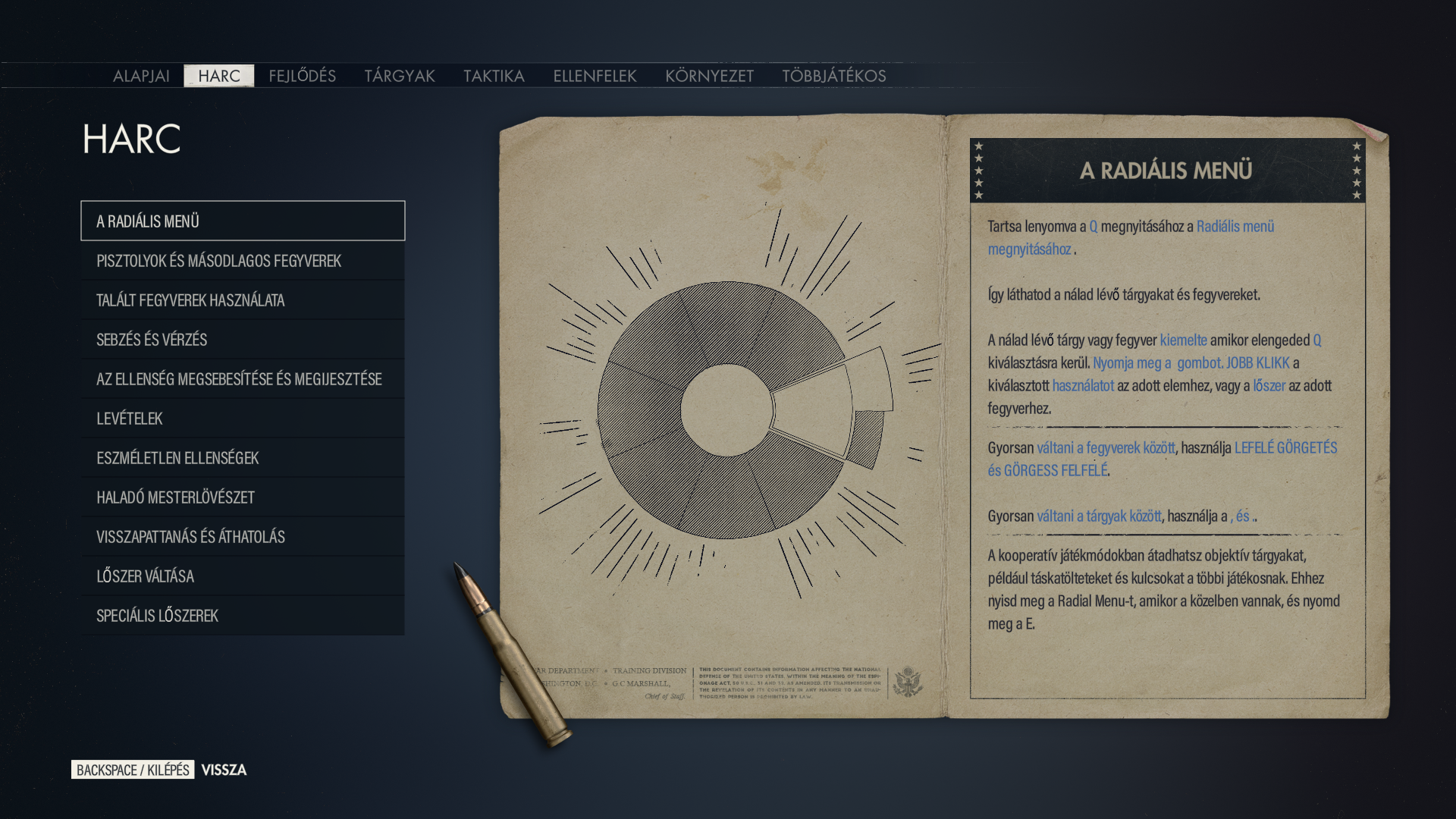Image resolution: width=1456 pixels, height=819 pixels.
Task: Open the SEBZÉS ÉS VÉRZÉS topic
Action: click(243, 340)
